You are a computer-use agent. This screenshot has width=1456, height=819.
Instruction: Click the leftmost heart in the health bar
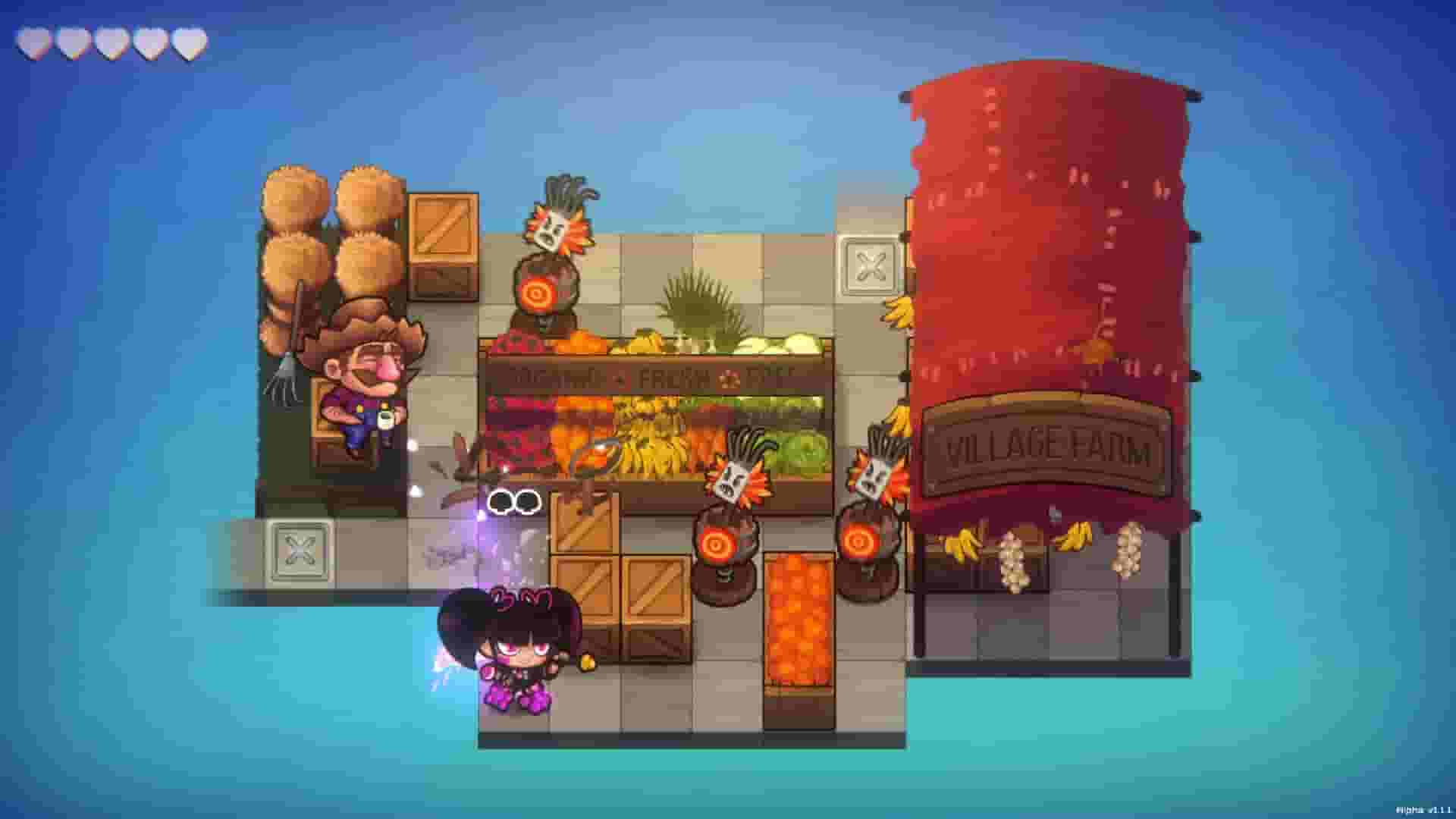pos(33,42)
